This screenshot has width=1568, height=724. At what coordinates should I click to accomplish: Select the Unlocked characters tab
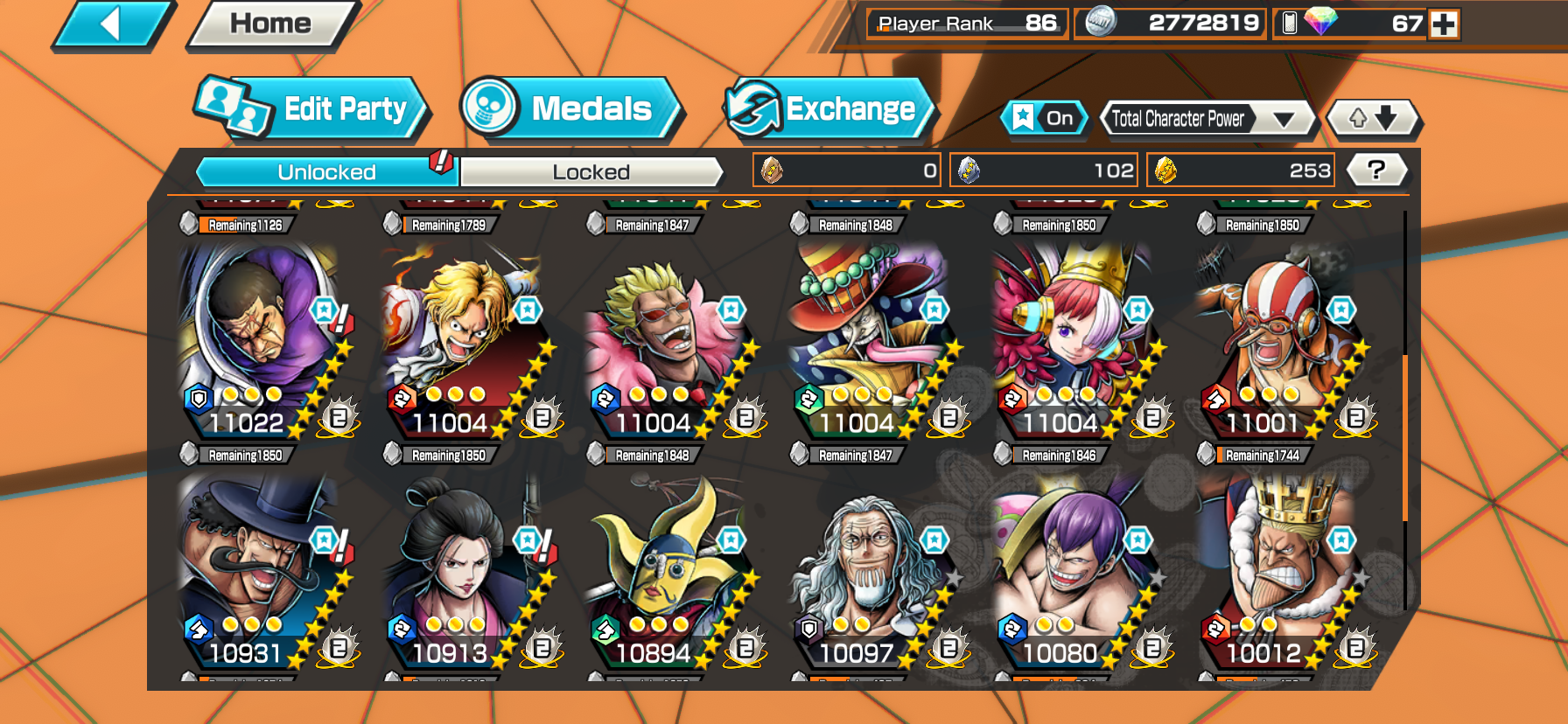click(x=326, y=172)
